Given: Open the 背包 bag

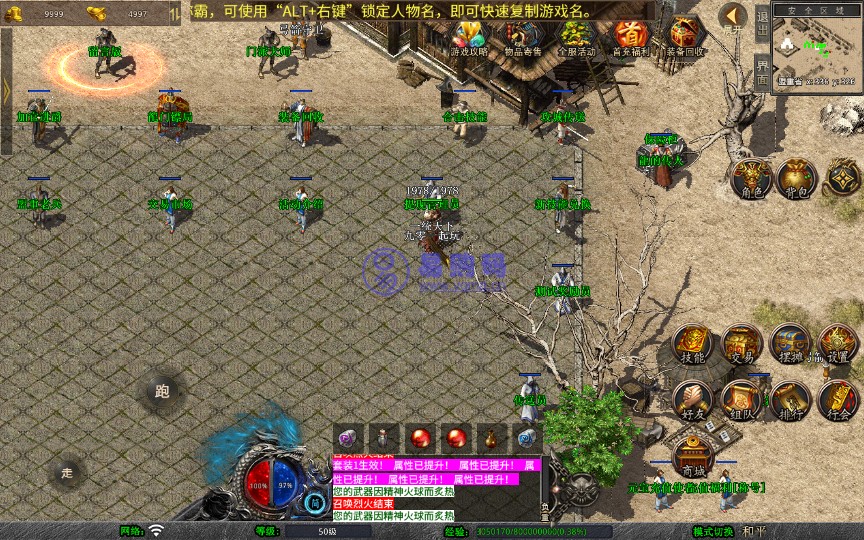Looking at the screenshot, I should (x=796, y=179).
